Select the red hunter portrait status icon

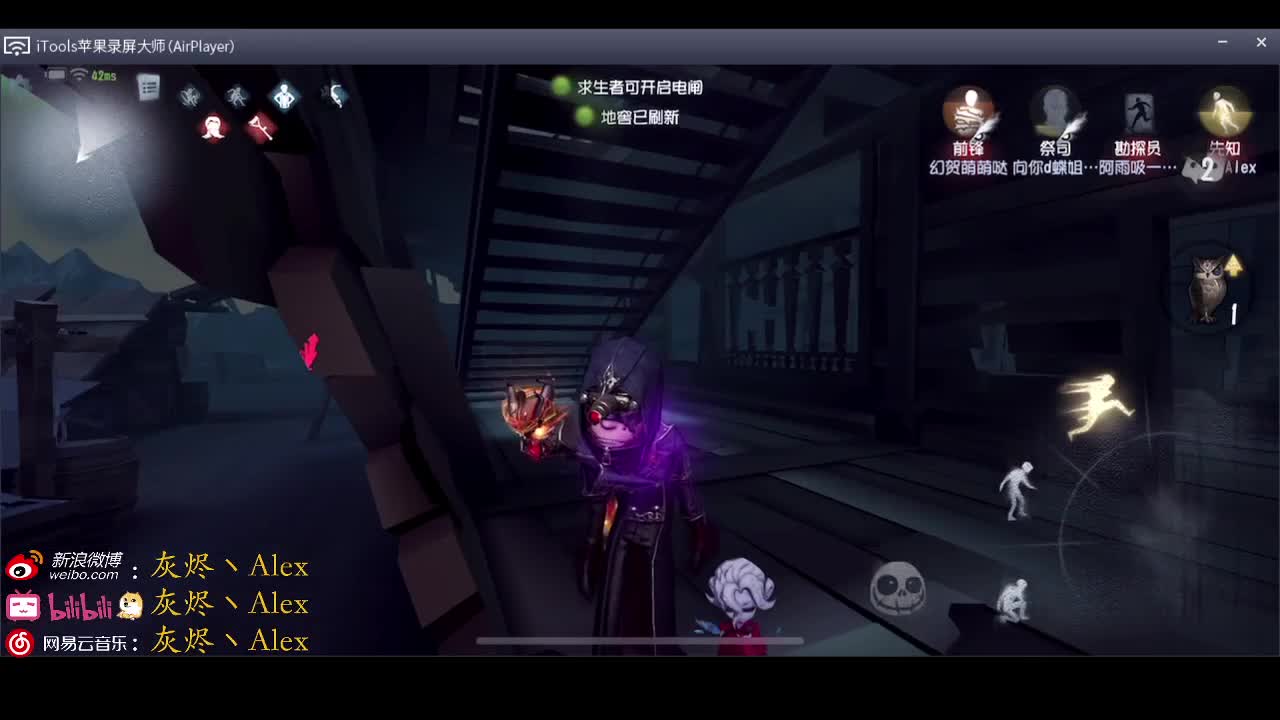point(212,128)
